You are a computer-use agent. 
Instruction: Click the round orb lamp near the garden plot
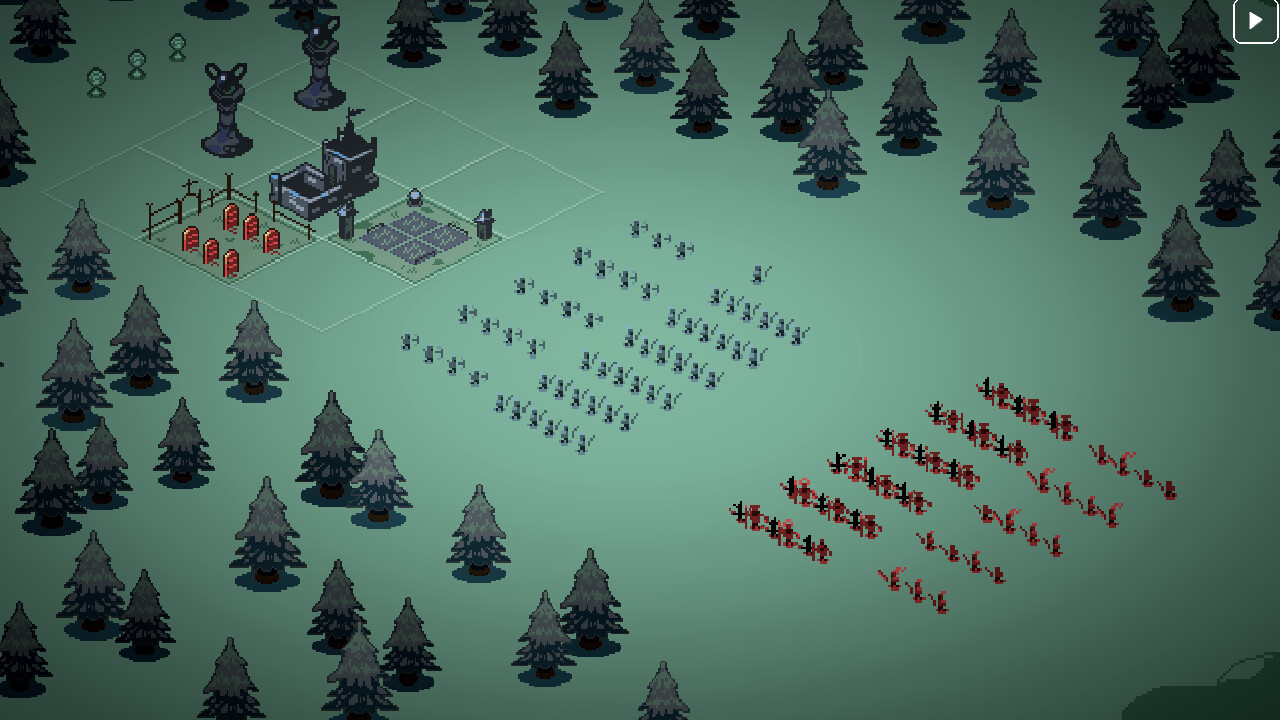tap(414, 196)
